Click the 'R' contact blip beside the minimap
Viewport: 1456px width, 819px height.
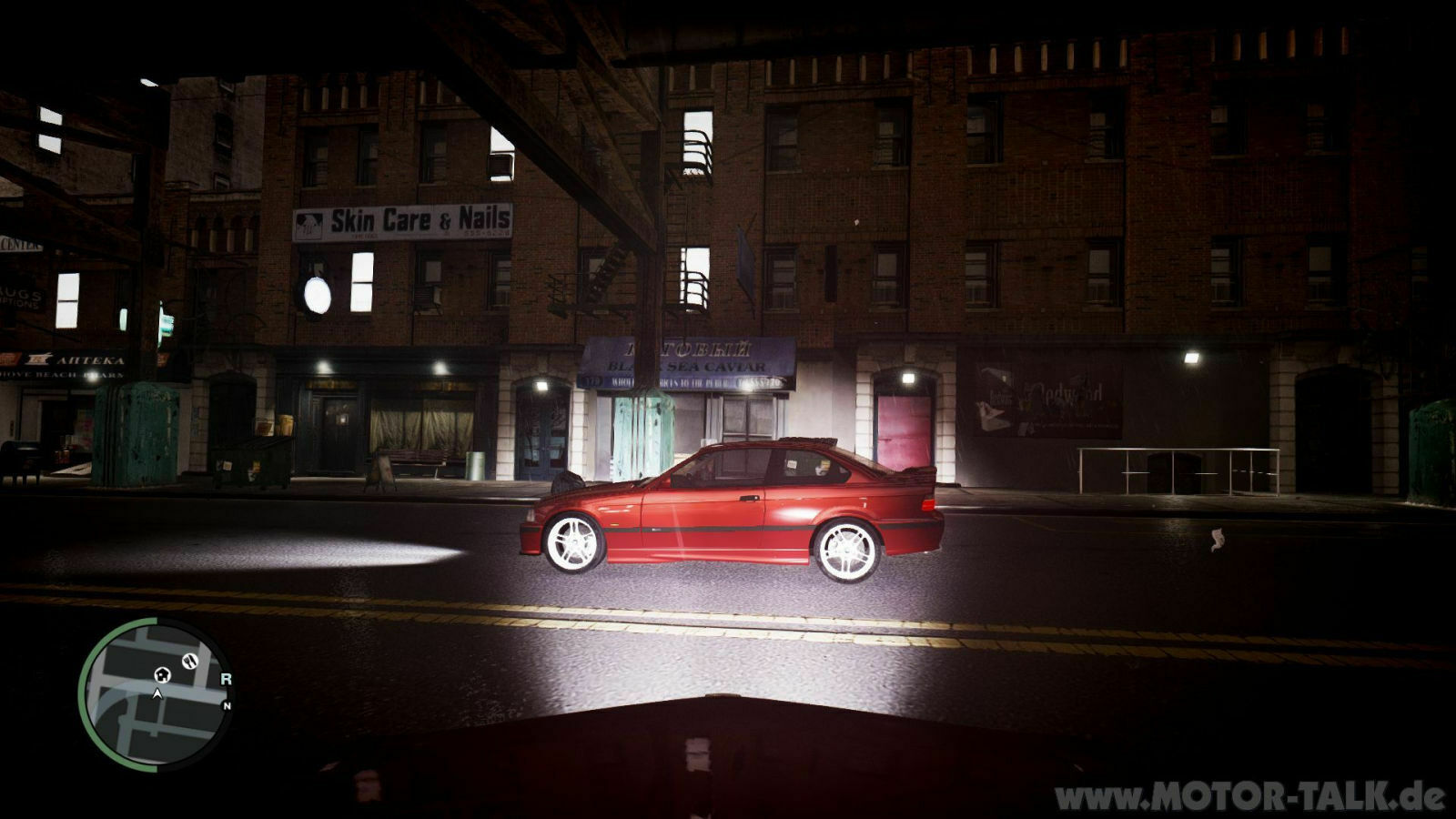pyautogui.click(x=227, y=679)
